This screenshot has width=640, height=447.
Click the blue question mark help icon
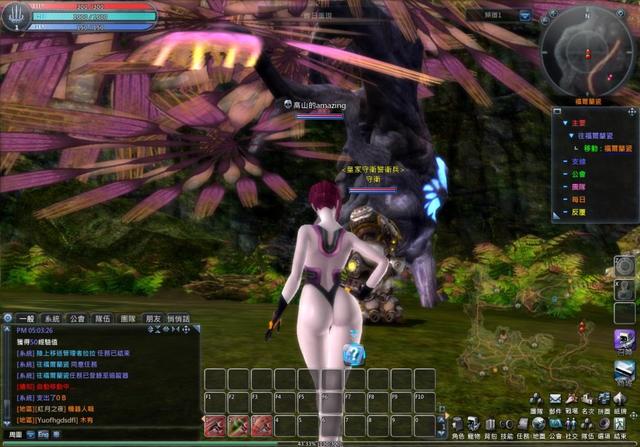point(352,353)
